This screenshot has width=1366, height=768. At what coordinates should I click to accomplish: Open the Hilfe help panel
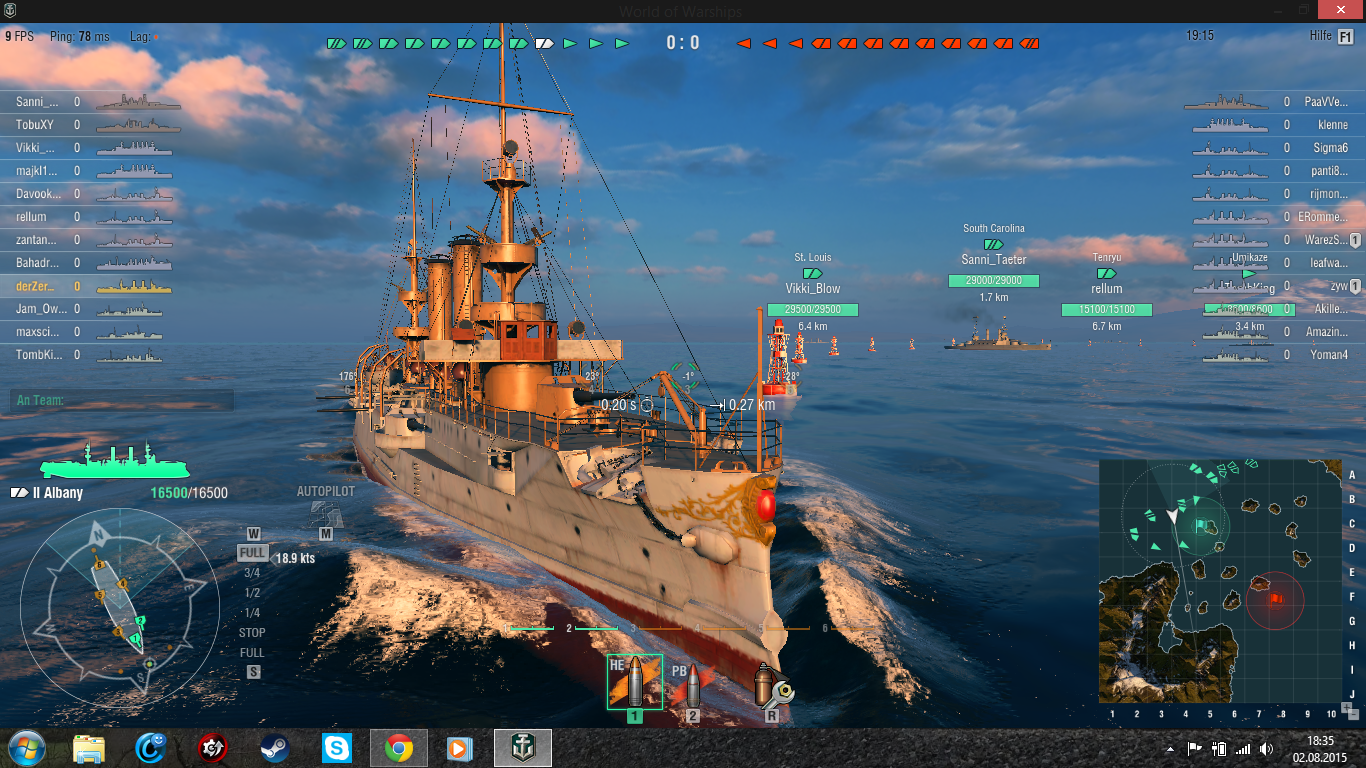click(1345, 36)
